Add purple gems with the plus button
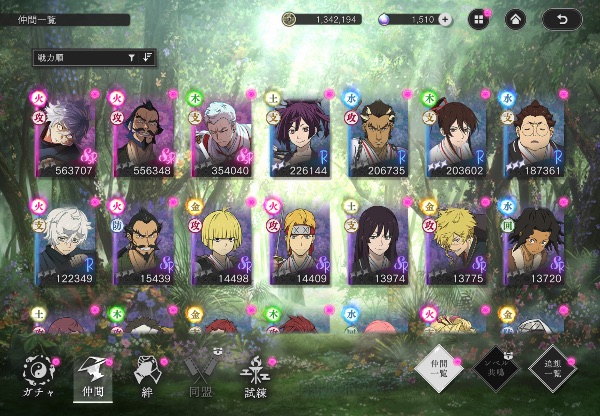This screenshot has width=600, height=416. pos(446,19)
